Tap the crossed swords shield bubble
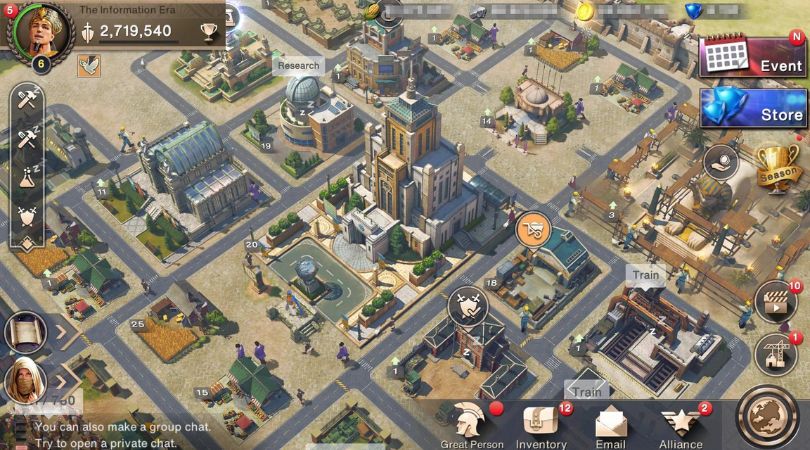The height and width of the screenshot is (450, 810). 465,303
